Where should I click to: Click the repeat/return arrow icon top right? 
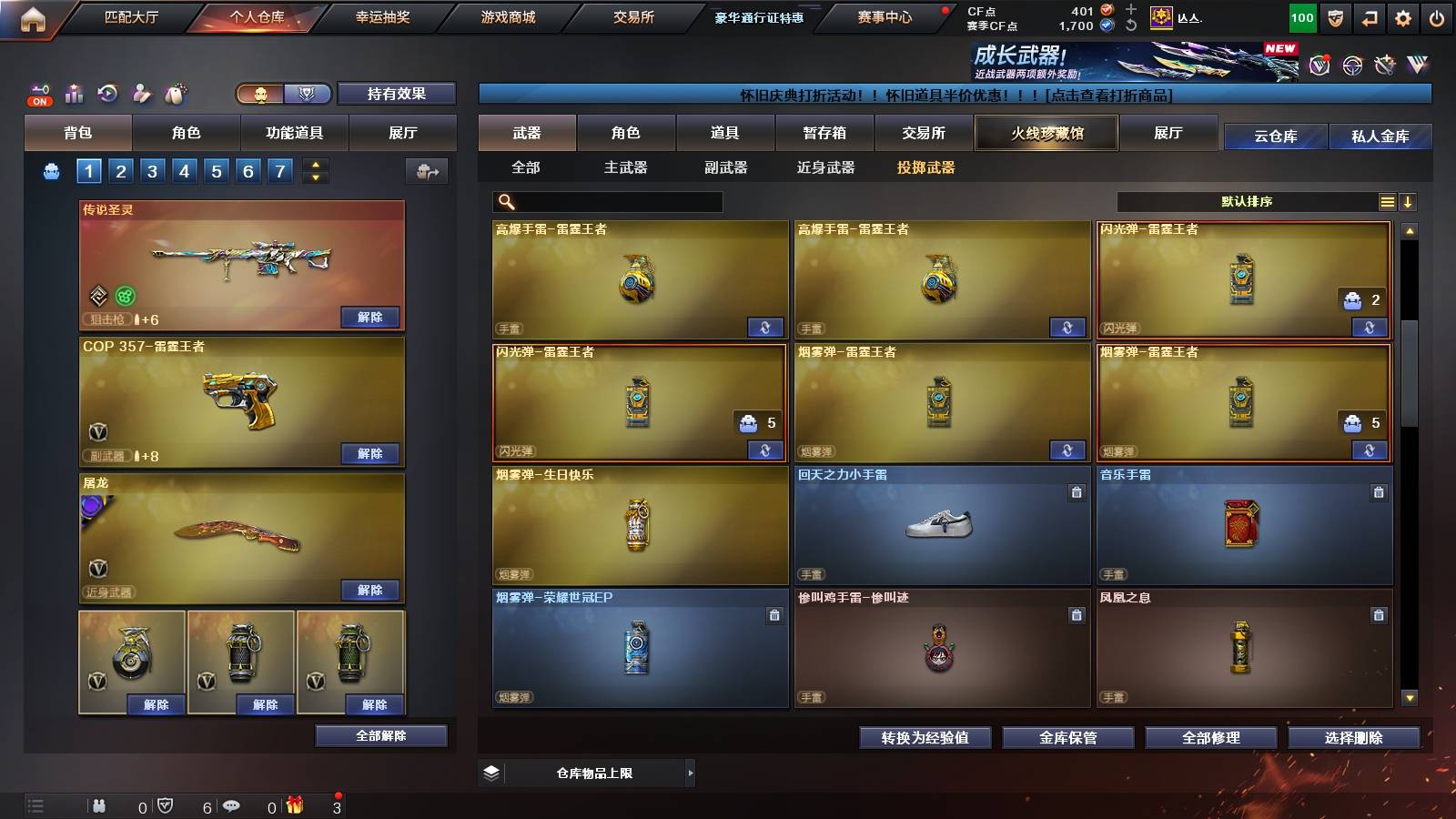(1369, 15)
